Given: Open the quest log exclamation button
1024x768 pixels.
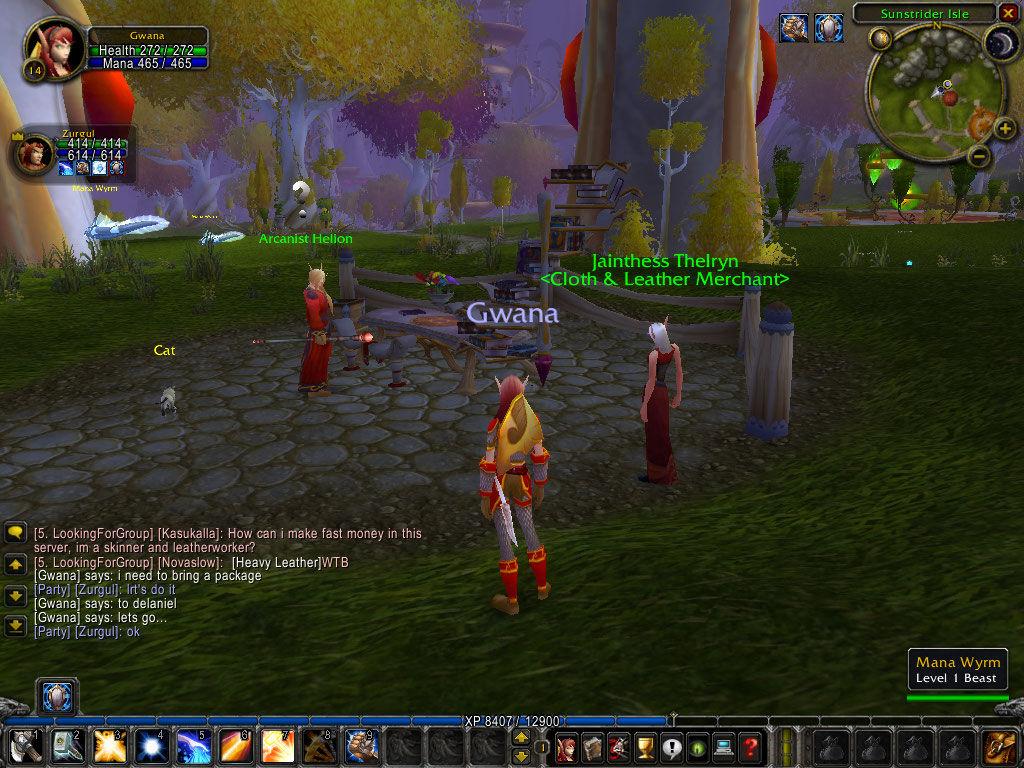Looking at the screenshot, I should pos(670,746).
